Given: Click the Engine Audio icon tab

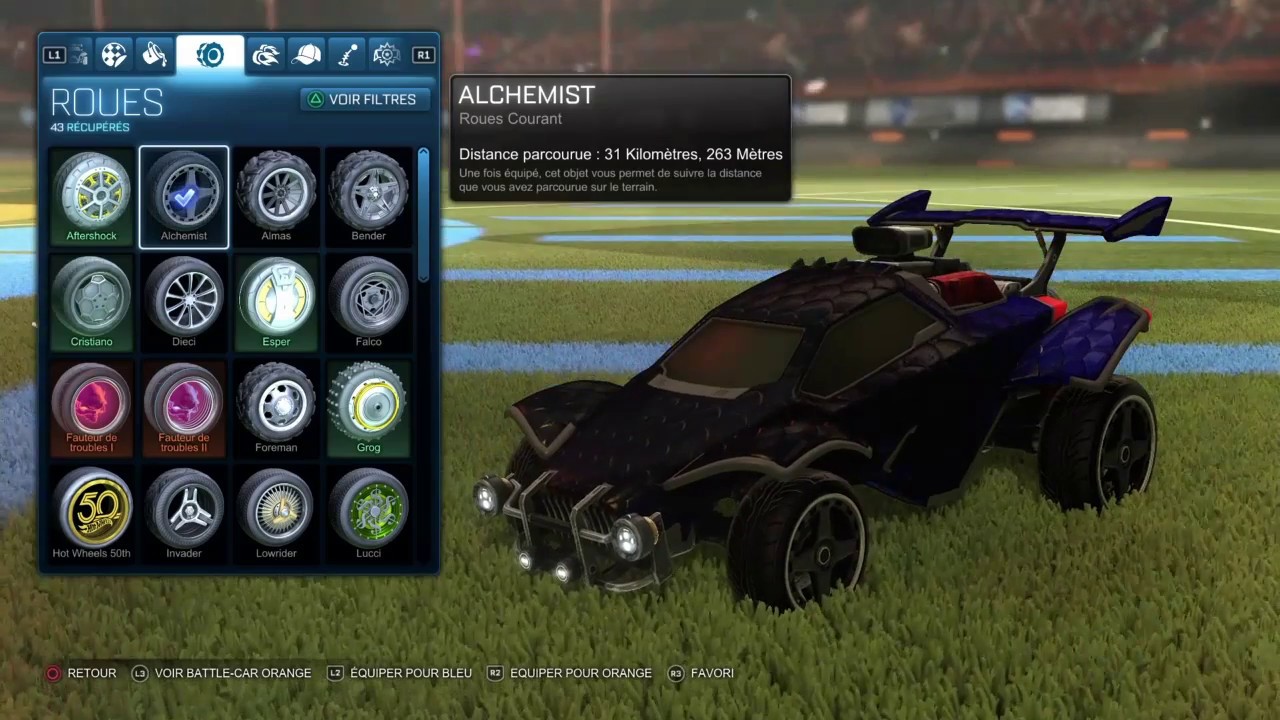Looking at the screenshot, I should pyautogui.click(x=387, y=55).
